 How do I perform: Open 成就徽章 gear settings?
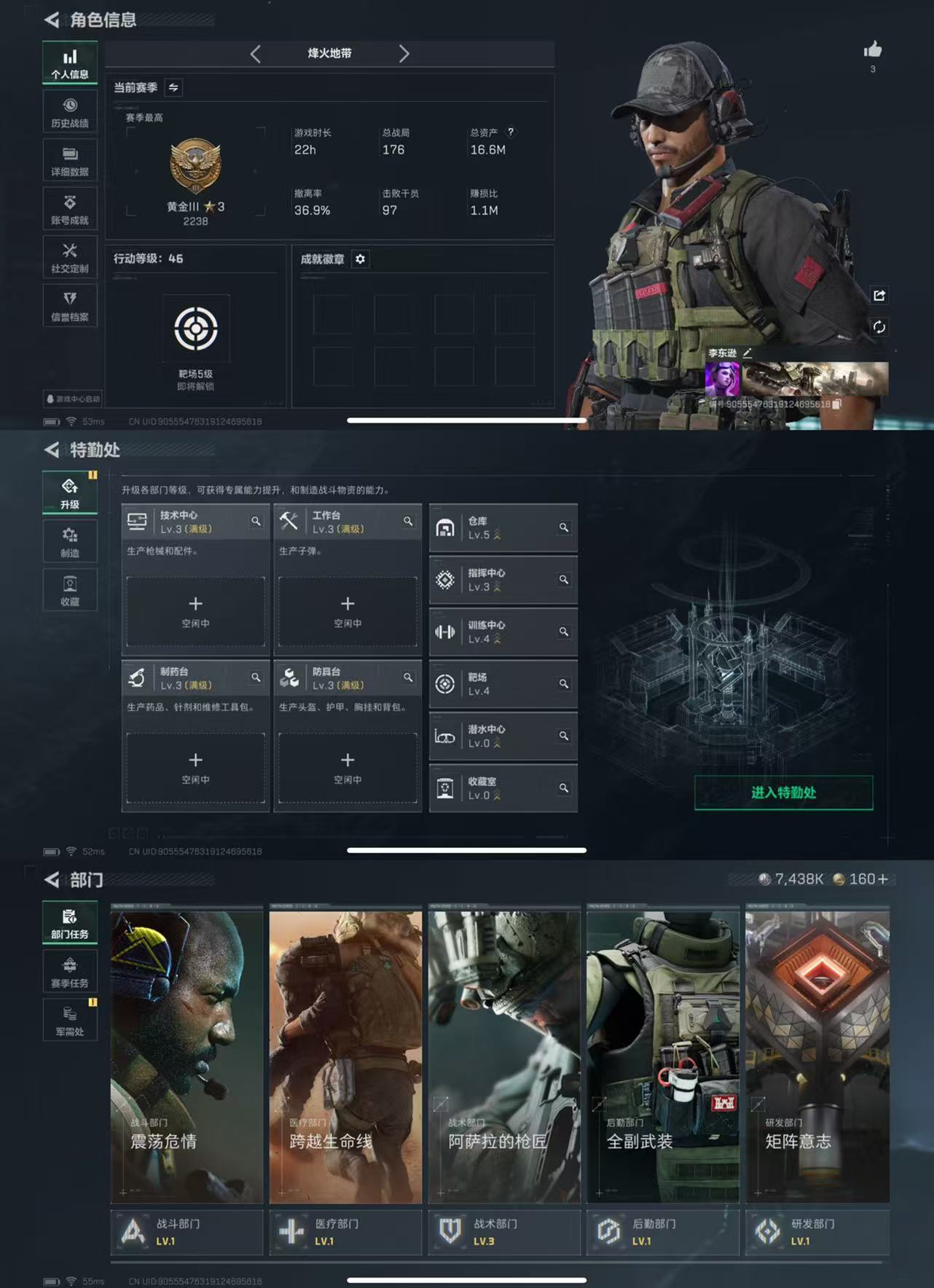360,259
